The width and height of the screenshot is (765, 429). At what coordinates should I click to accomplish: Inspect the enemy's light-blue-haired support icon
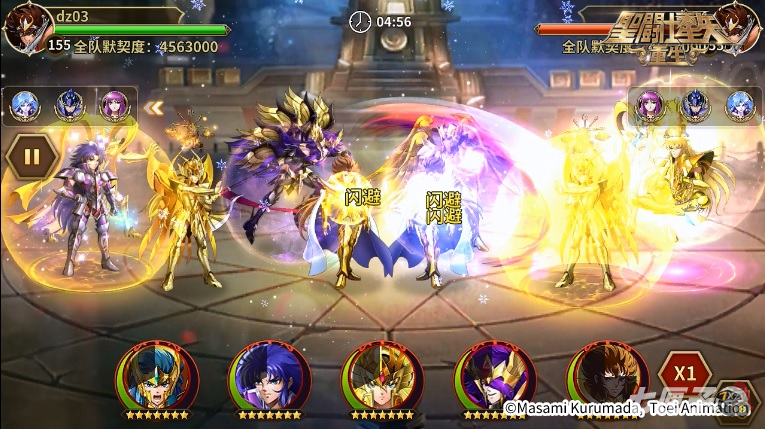(739, 104)
